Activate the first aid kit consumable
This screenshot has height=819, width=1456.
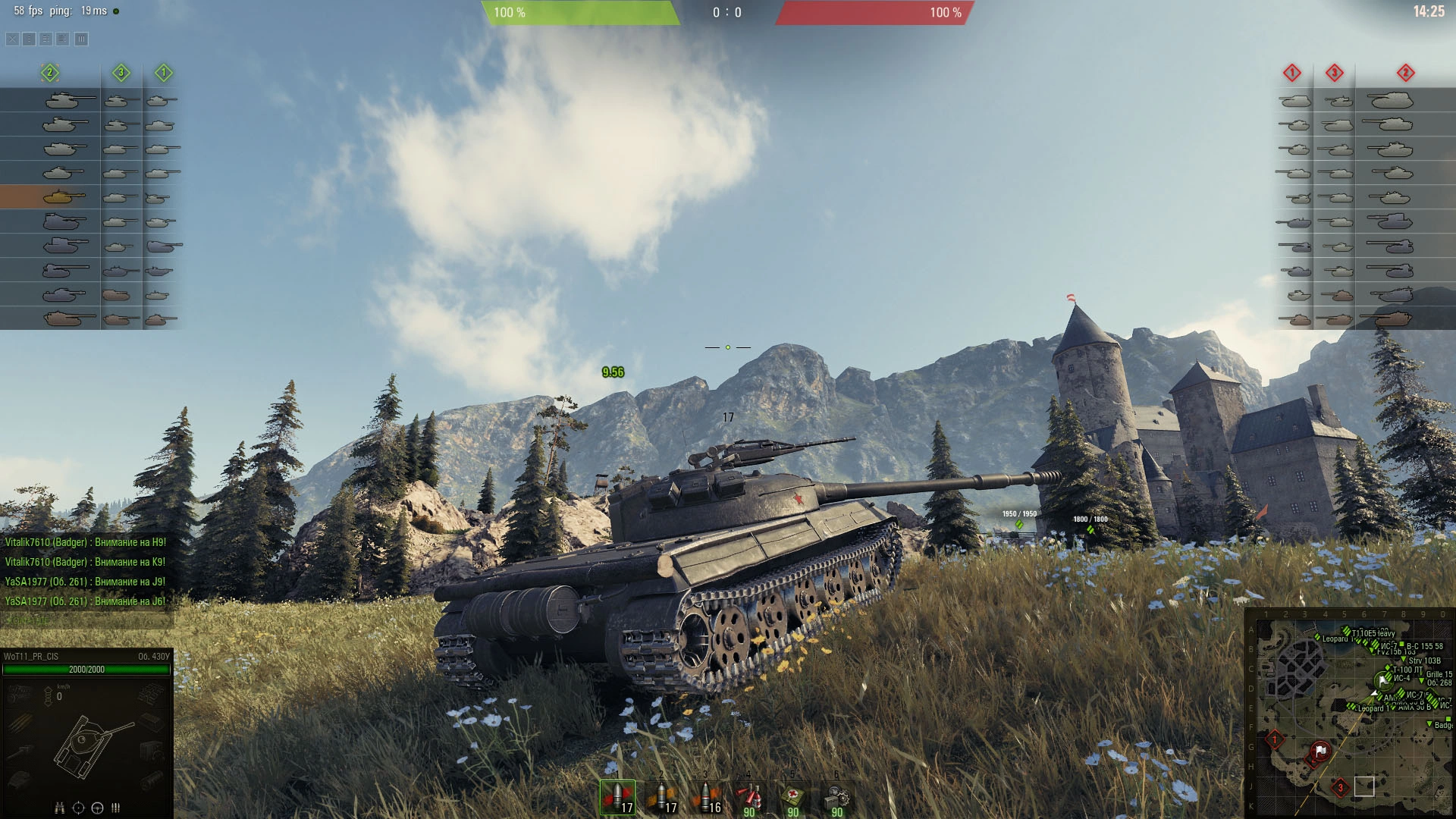click(793, 798)
